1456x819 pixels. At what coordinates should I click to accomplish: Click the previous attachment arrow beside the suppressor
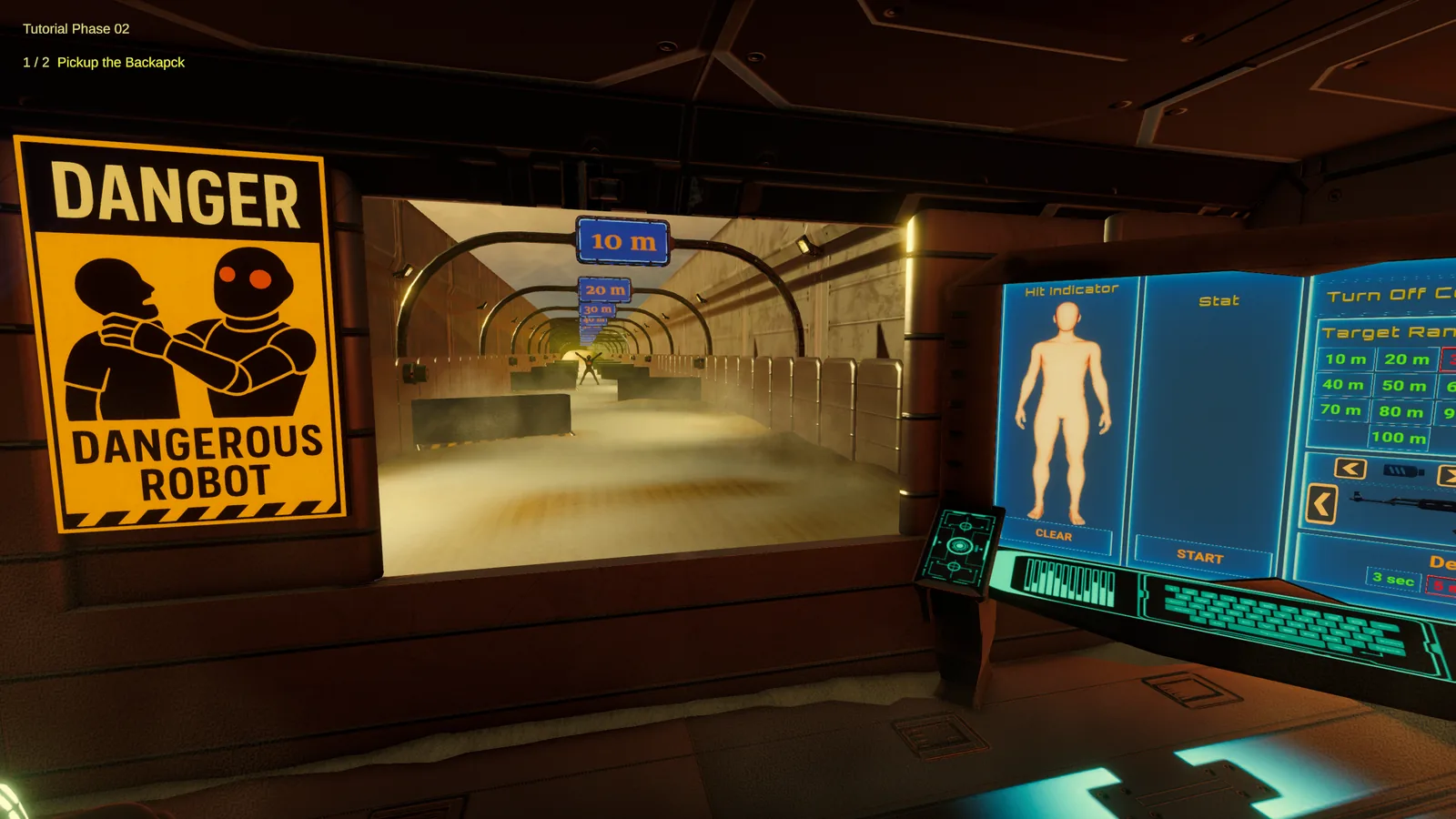tap(1350, 469)
